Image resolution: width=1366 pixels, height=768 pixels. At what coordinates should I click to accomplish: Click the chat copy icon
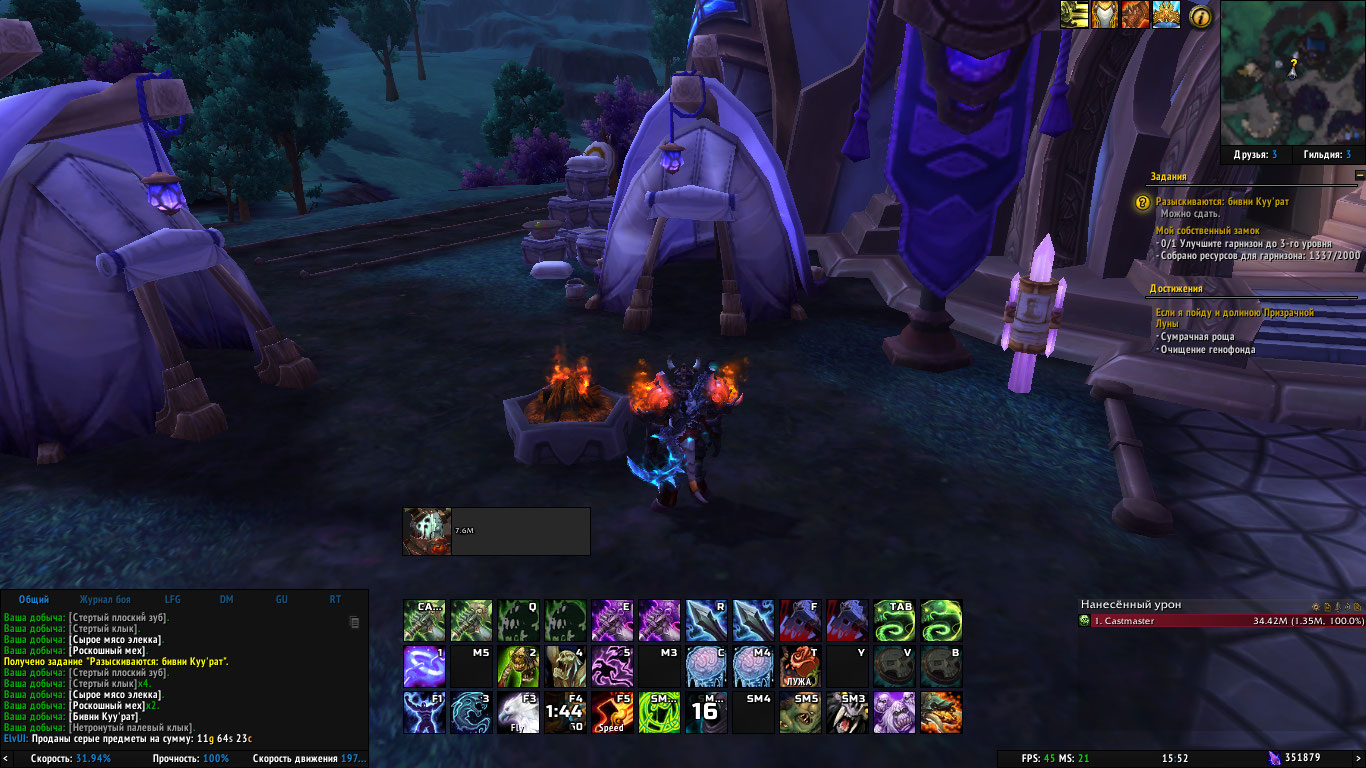tap(353, 622)
